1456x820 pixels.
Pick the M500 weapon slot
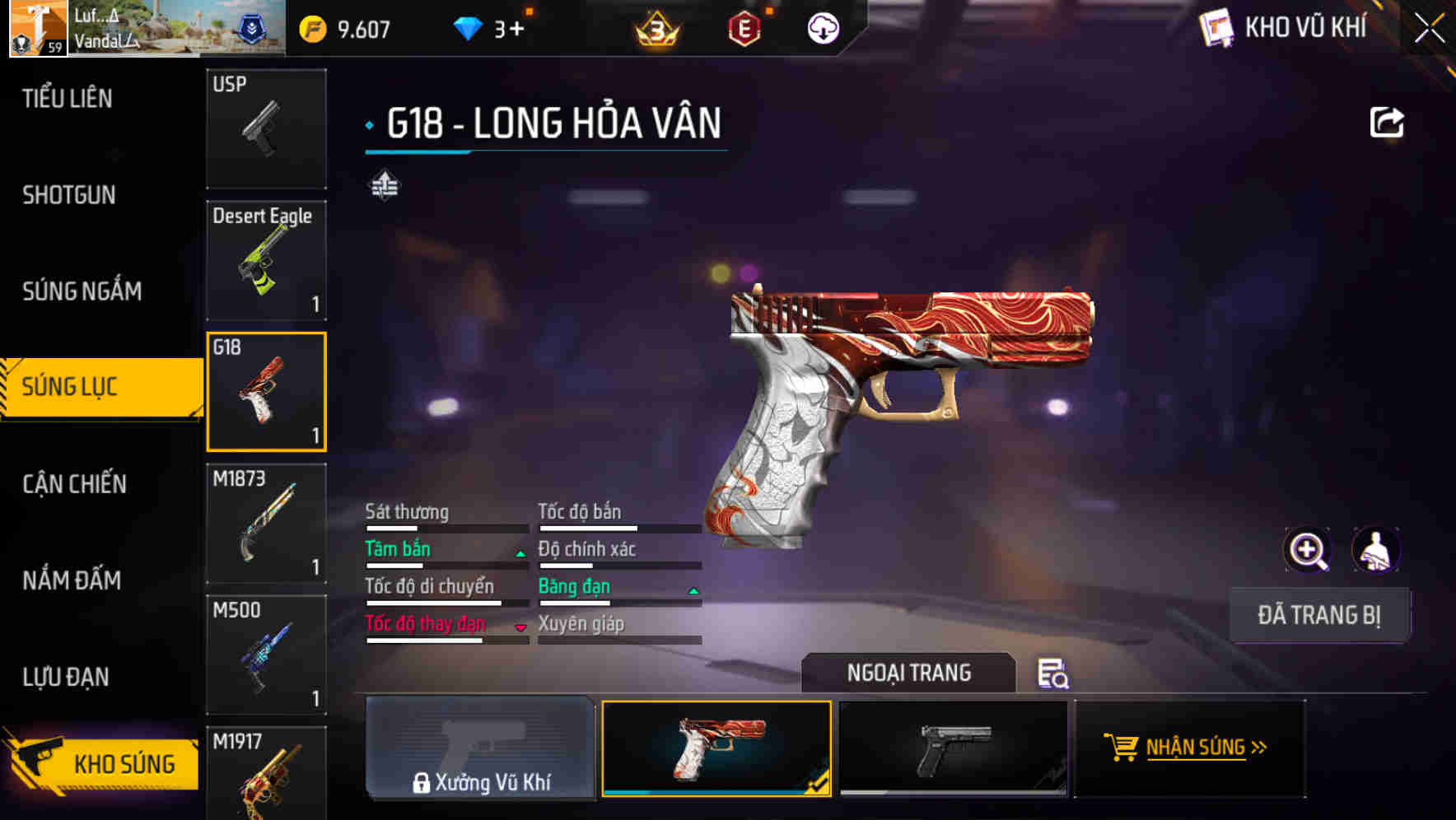click(266, 655)
